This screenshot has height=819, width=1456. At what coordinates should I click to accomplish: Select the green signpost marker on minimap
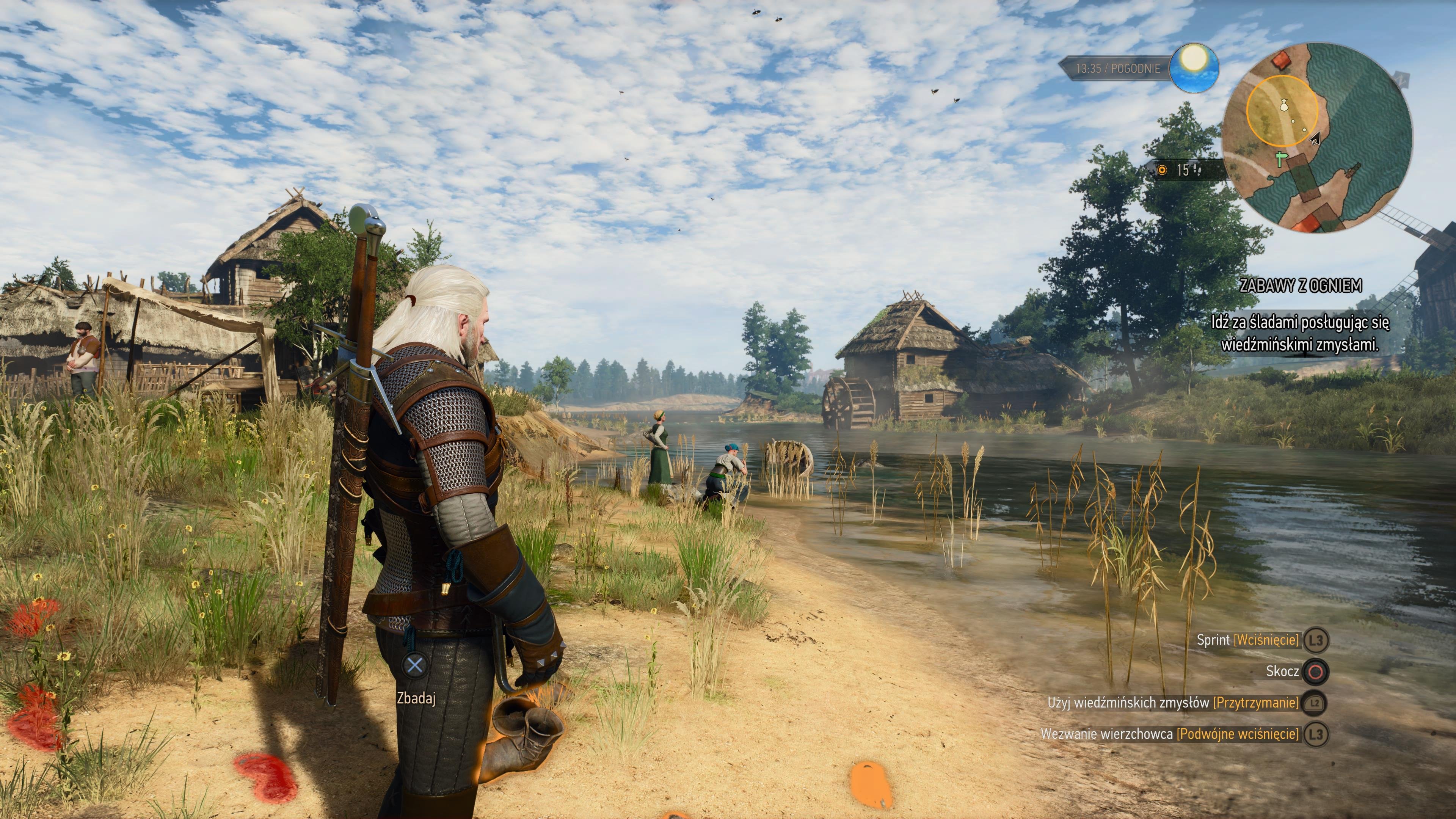[1281, 159]
